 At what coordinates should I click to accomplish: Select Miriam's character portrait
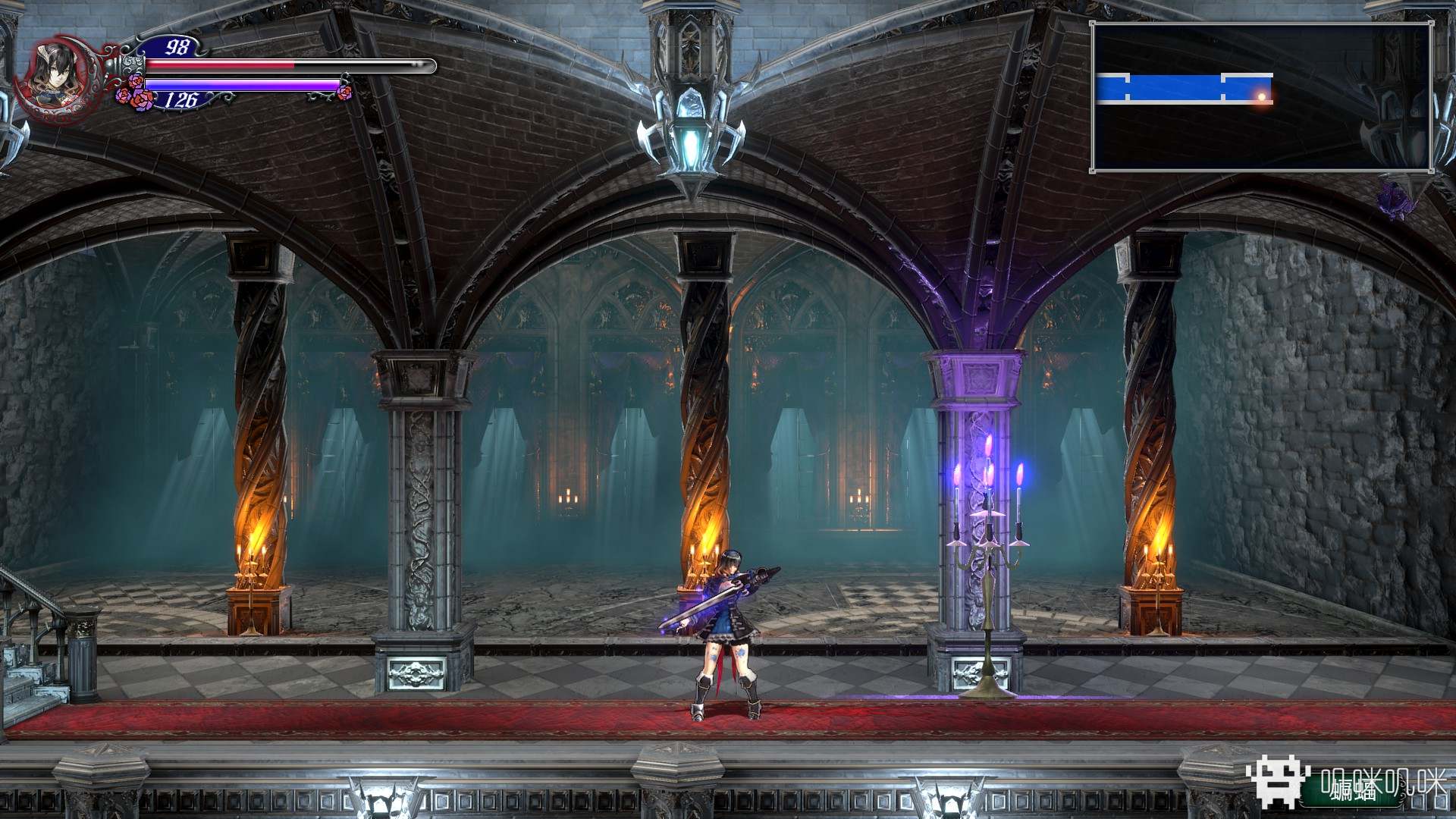[55, 76]
